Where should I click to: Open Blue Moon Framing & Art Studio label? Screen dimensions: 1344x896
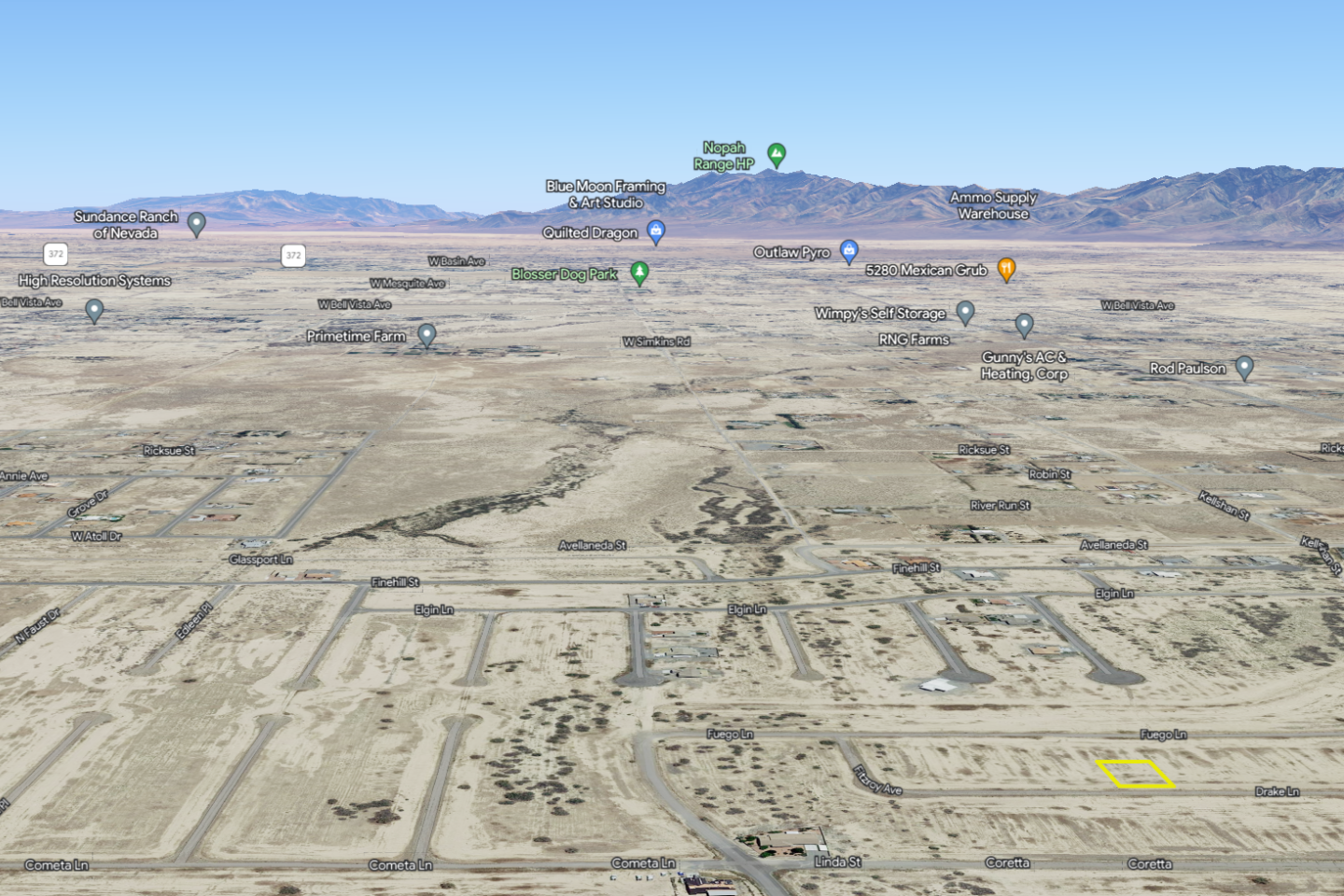(x=606, y=193)
